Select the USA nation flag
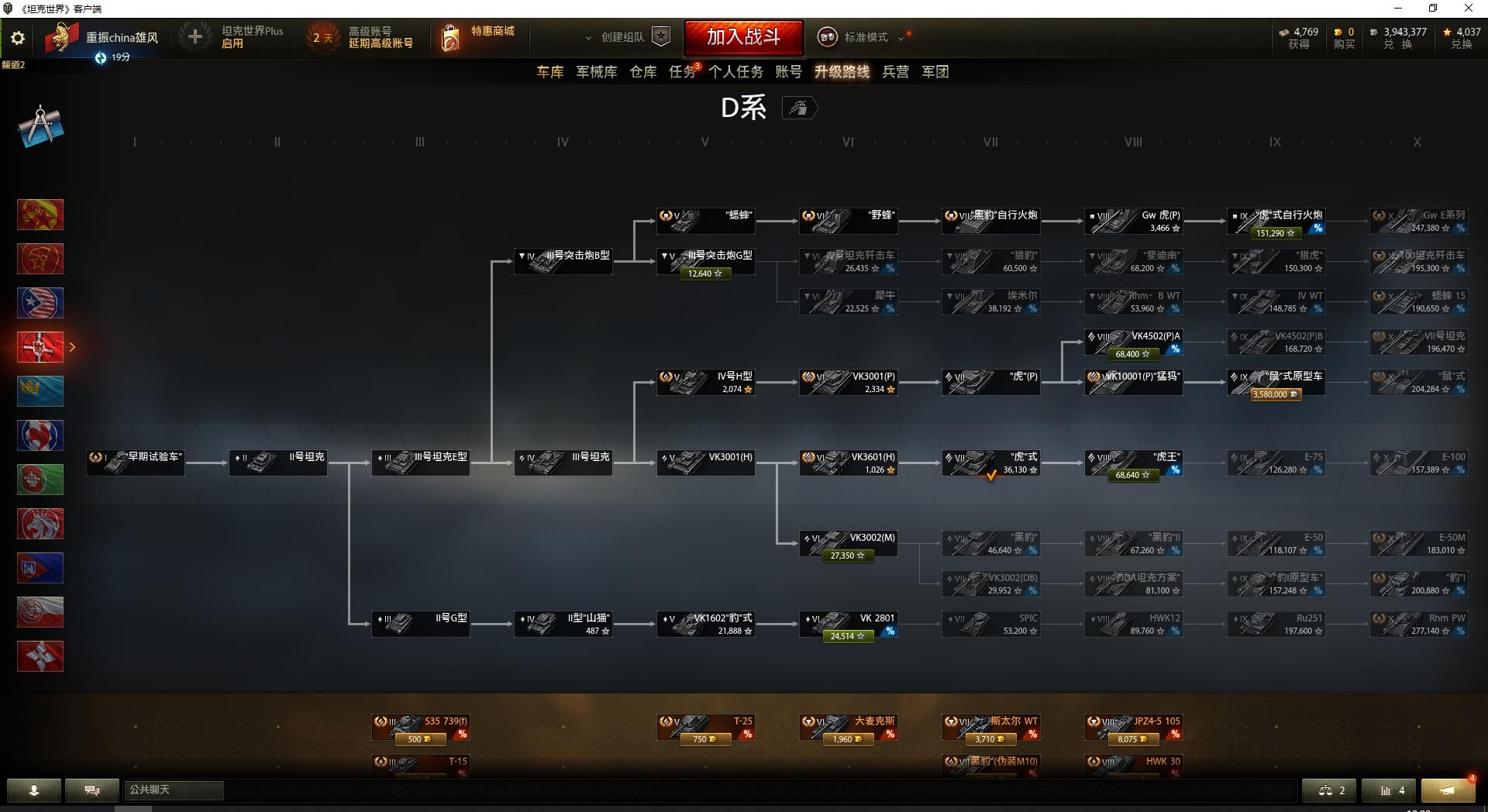This screenshot has width=1488, height=812. (40, 303)
